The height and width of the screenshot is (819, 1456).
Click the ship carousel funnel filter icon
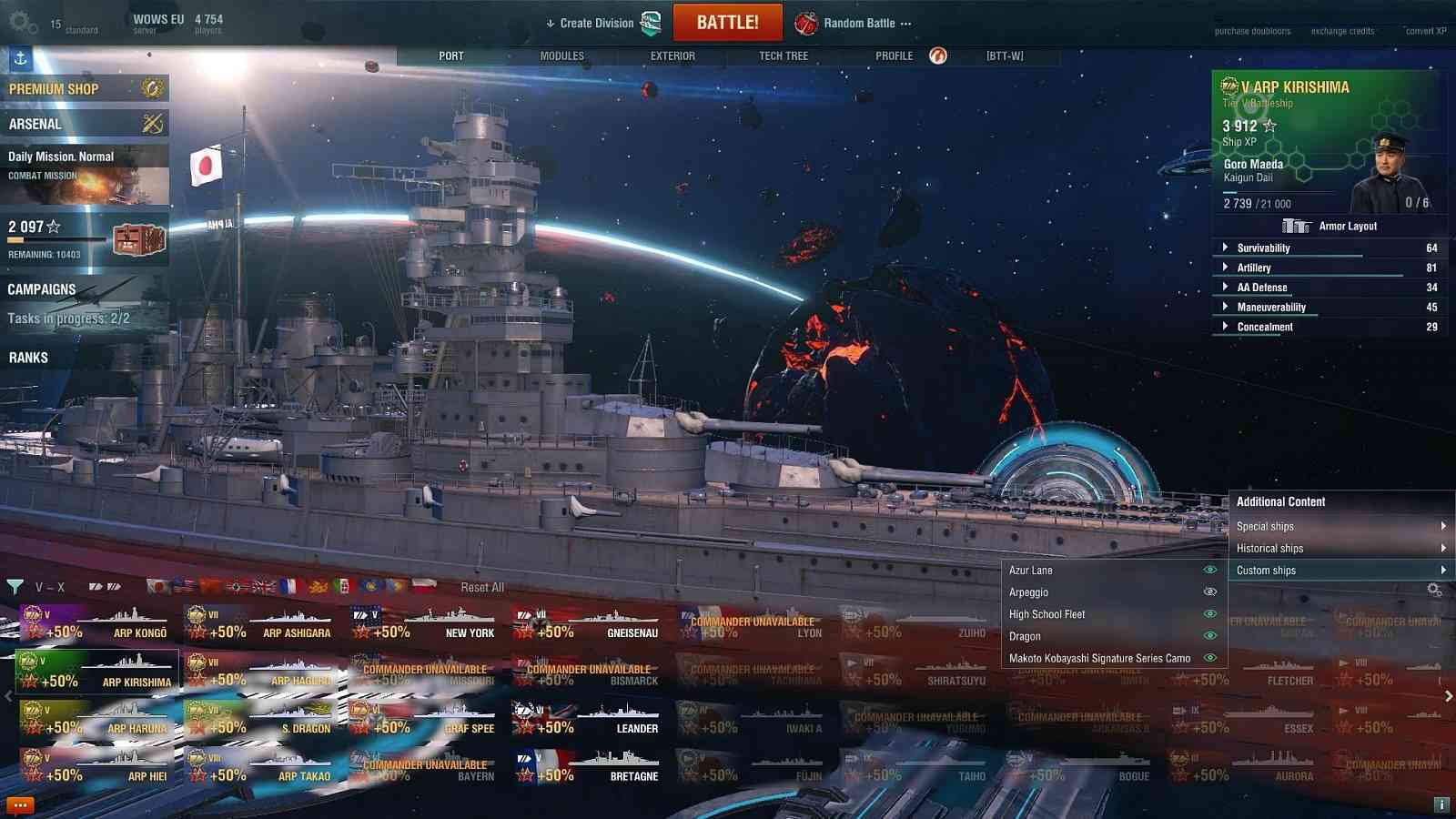click(16, 587)
